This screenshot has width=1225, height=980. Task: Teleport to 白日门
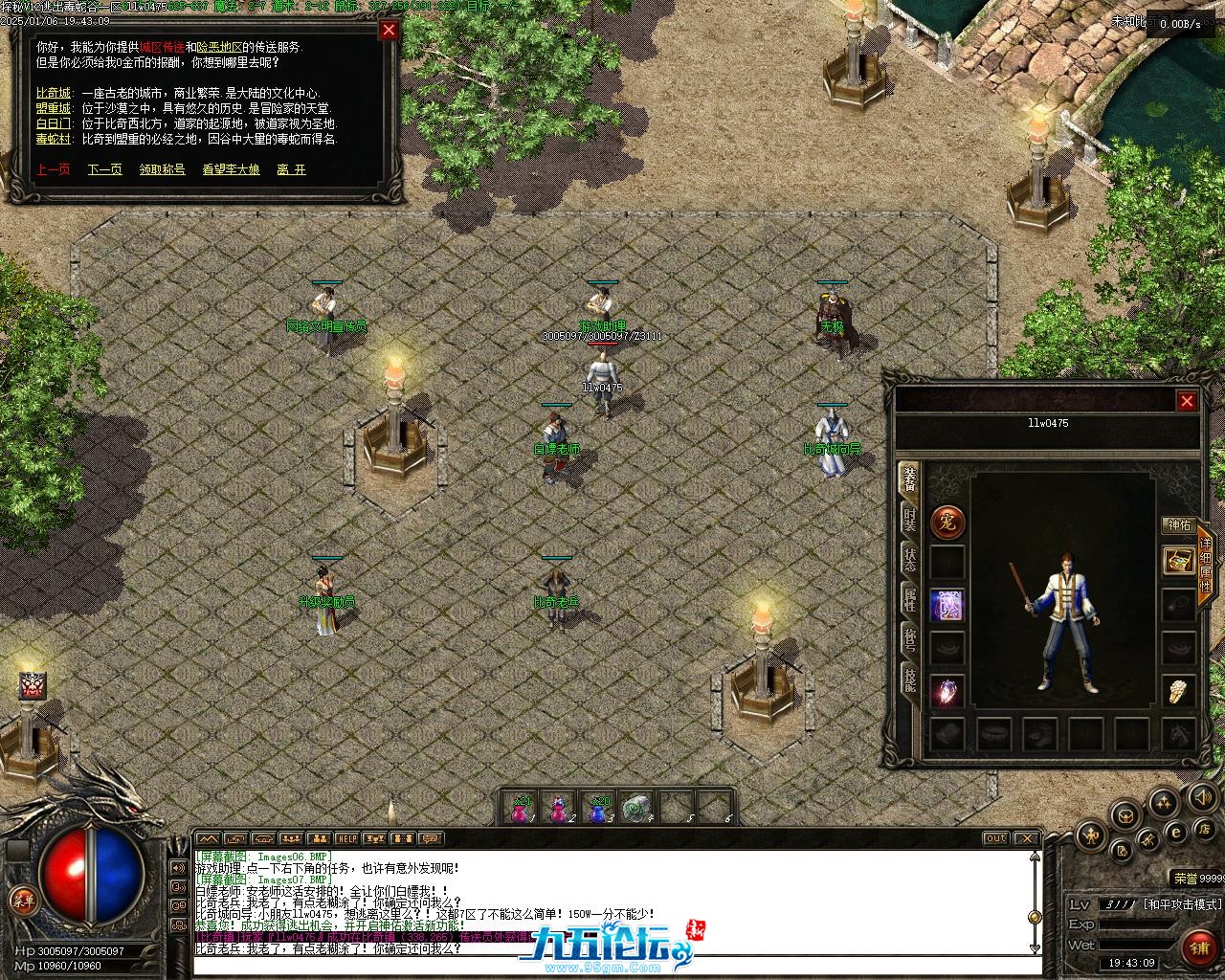tap(54, 124)
